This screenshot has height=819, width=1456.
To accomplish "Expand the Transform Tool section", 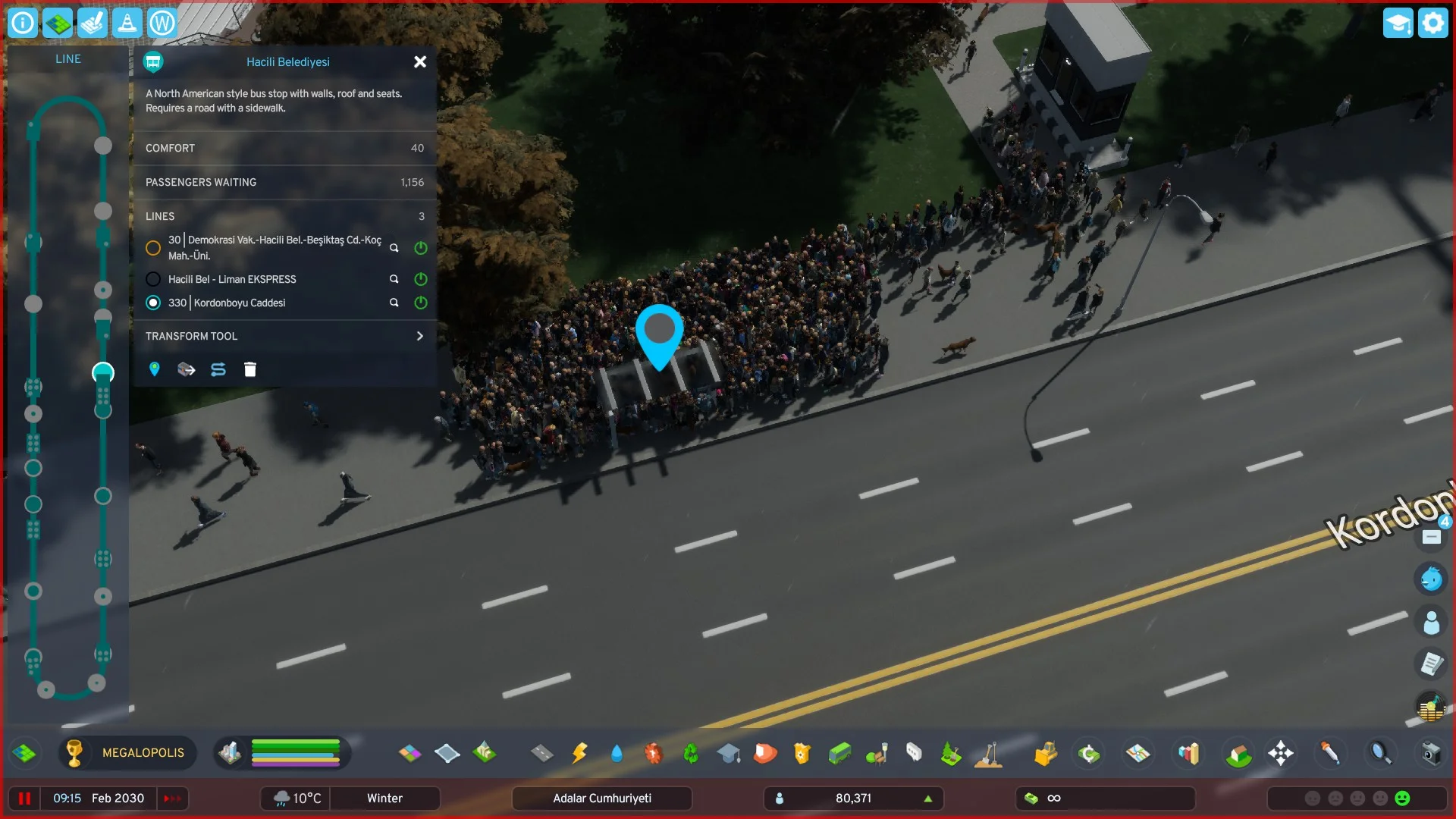I will click(x=419, y=337).
